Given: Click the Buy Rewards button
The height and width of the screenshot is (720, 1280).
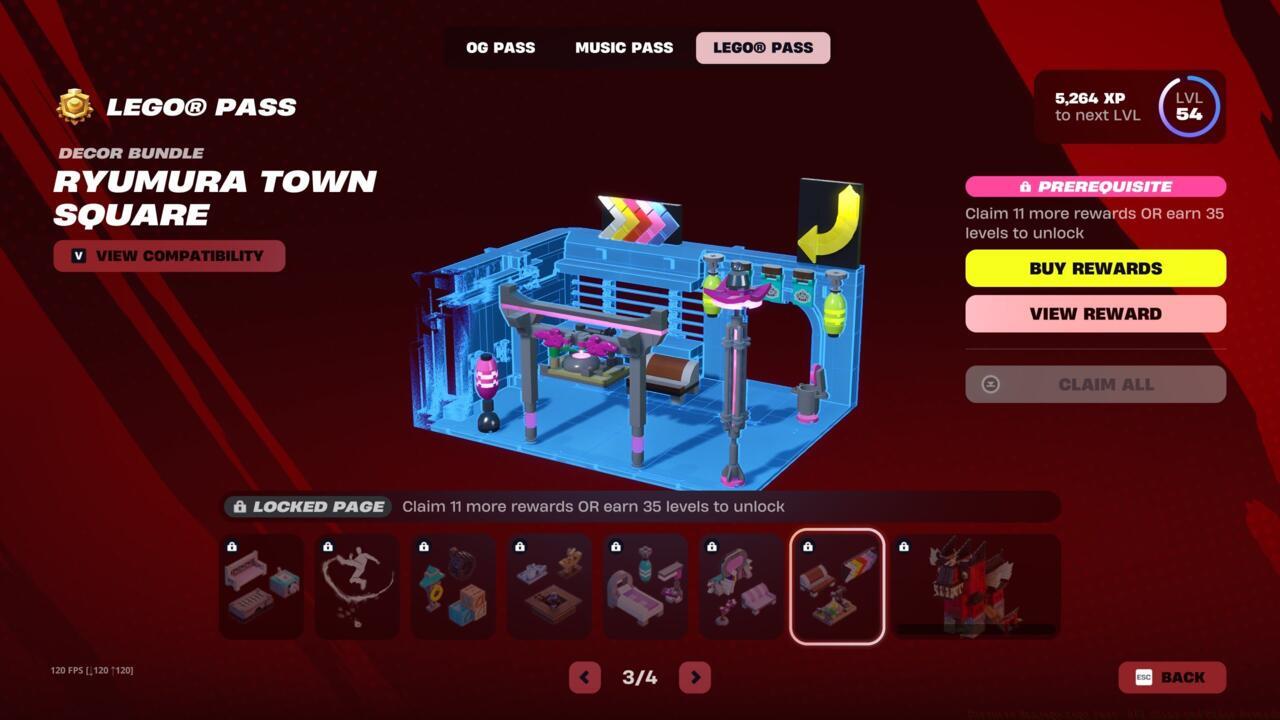Looking at the screenshot, I should [x=1095, y=268].
